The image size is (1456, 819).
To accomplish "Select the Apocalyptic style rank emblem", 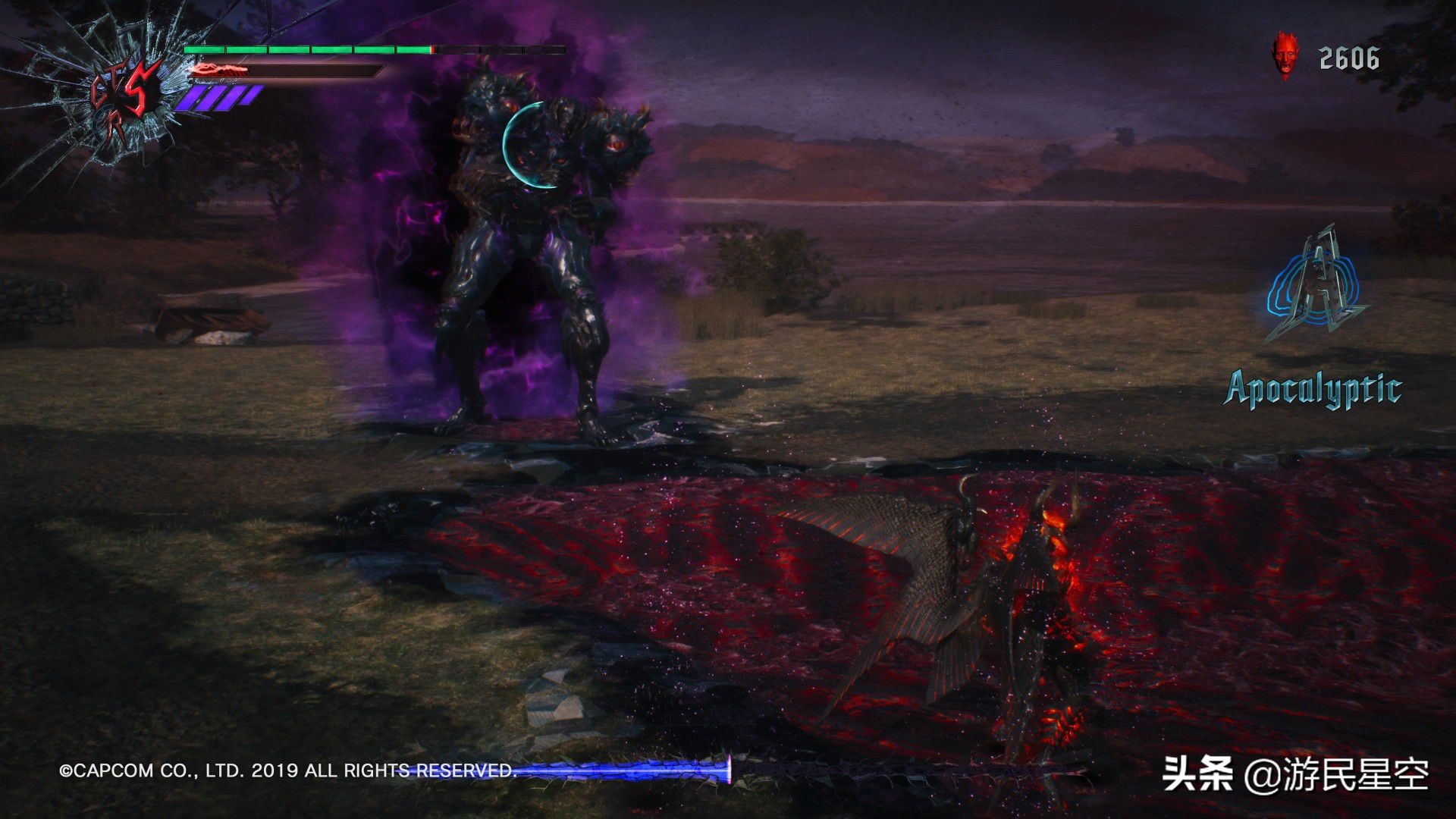I will coord(1314,288).
